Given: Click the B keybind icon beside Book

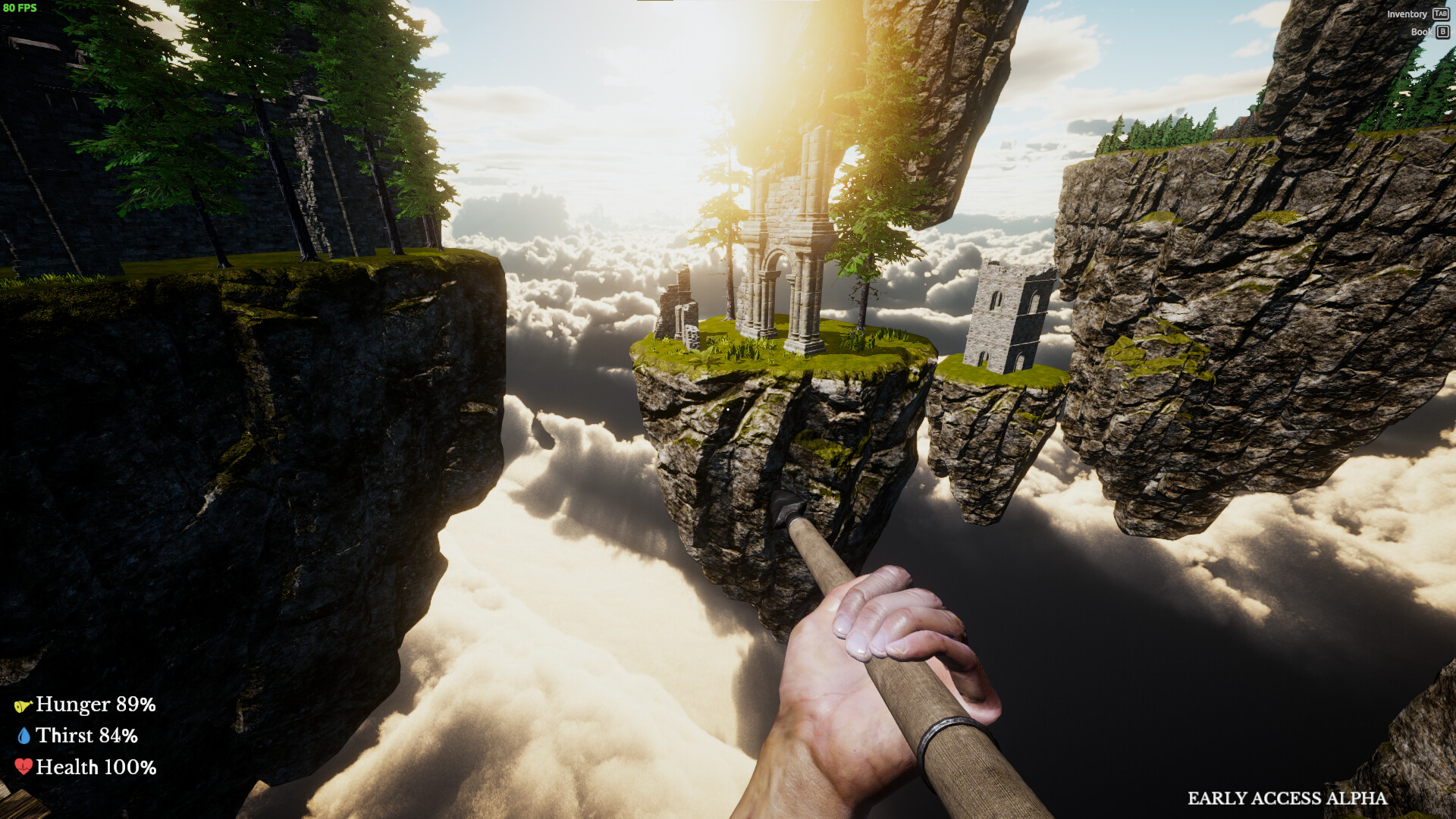Looking at the screenshot, I should coord(1442,32).
